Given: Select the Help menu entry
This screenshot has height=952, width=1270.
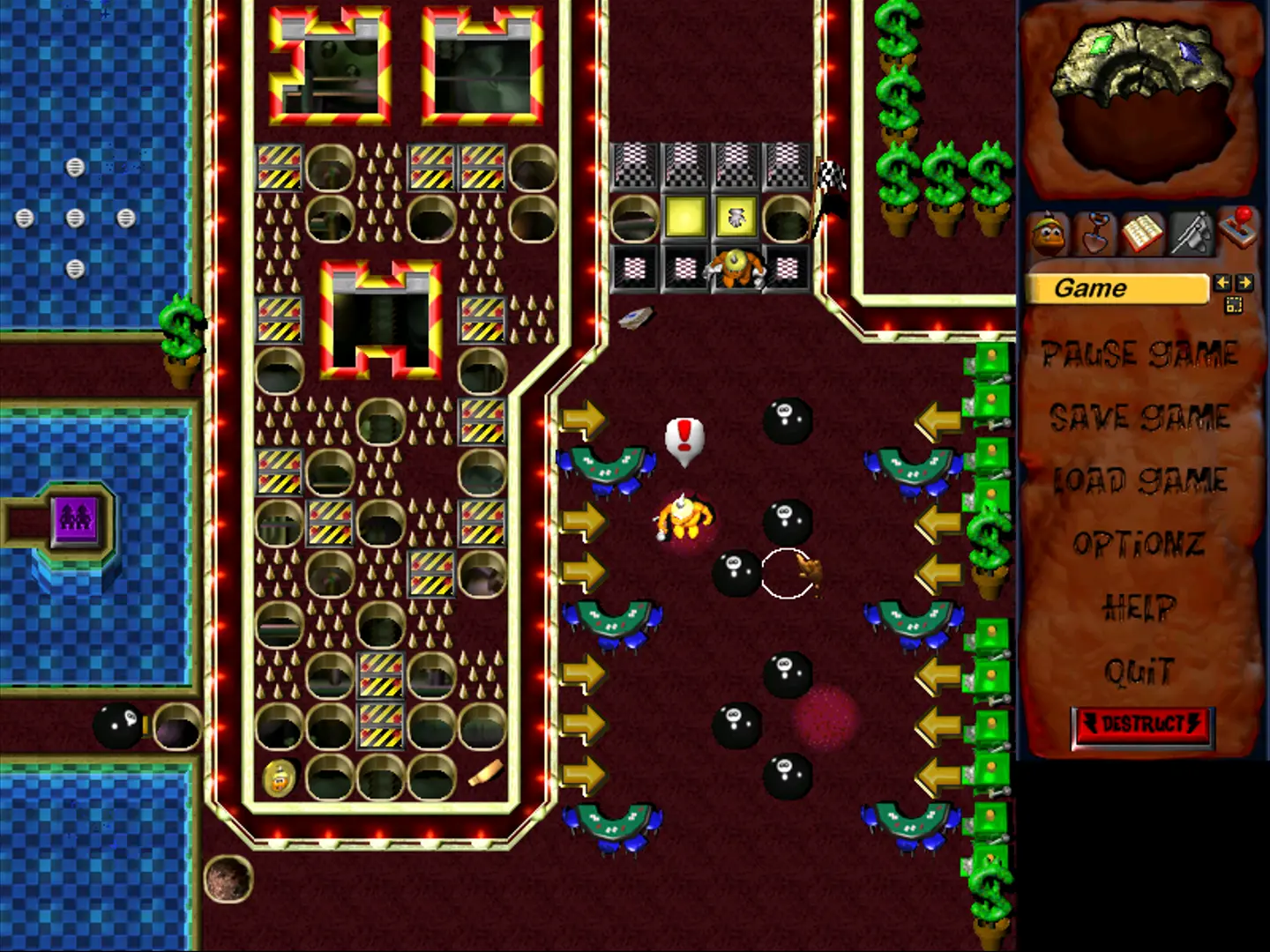Looking at the screenshot, I should (1139, 607).
